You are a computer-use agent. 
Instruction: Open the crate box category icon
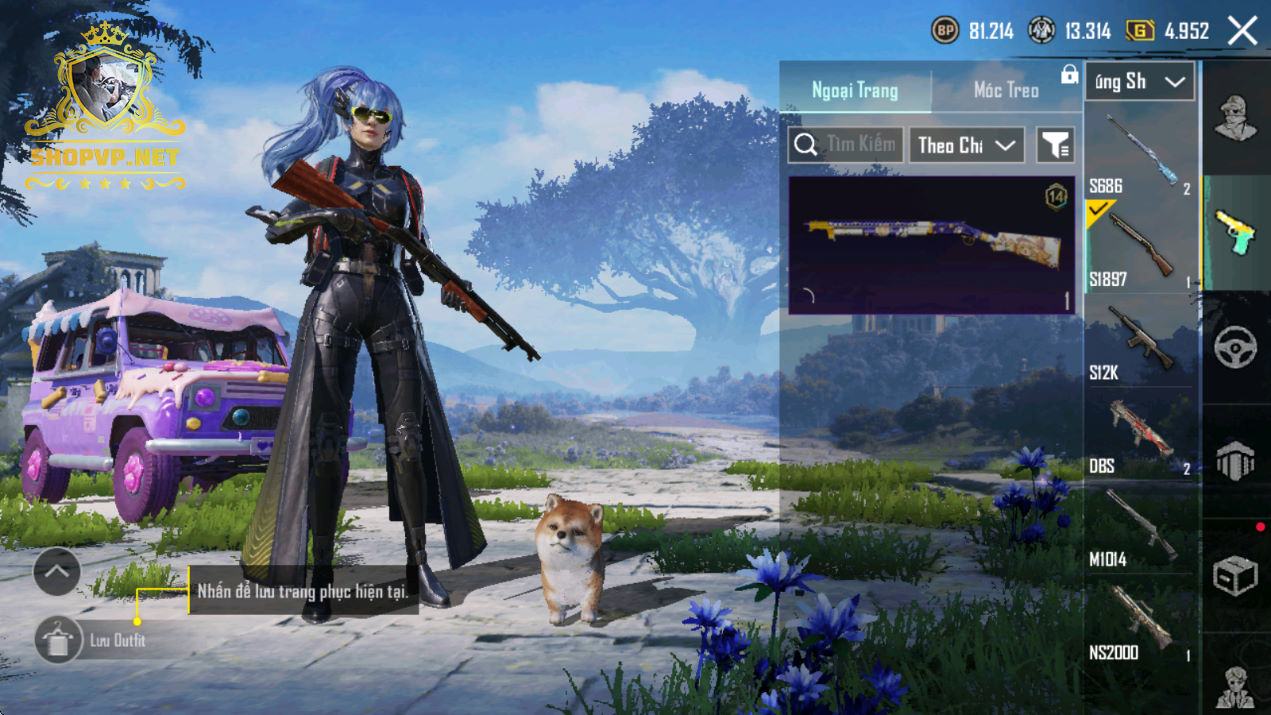(1236, 575)
